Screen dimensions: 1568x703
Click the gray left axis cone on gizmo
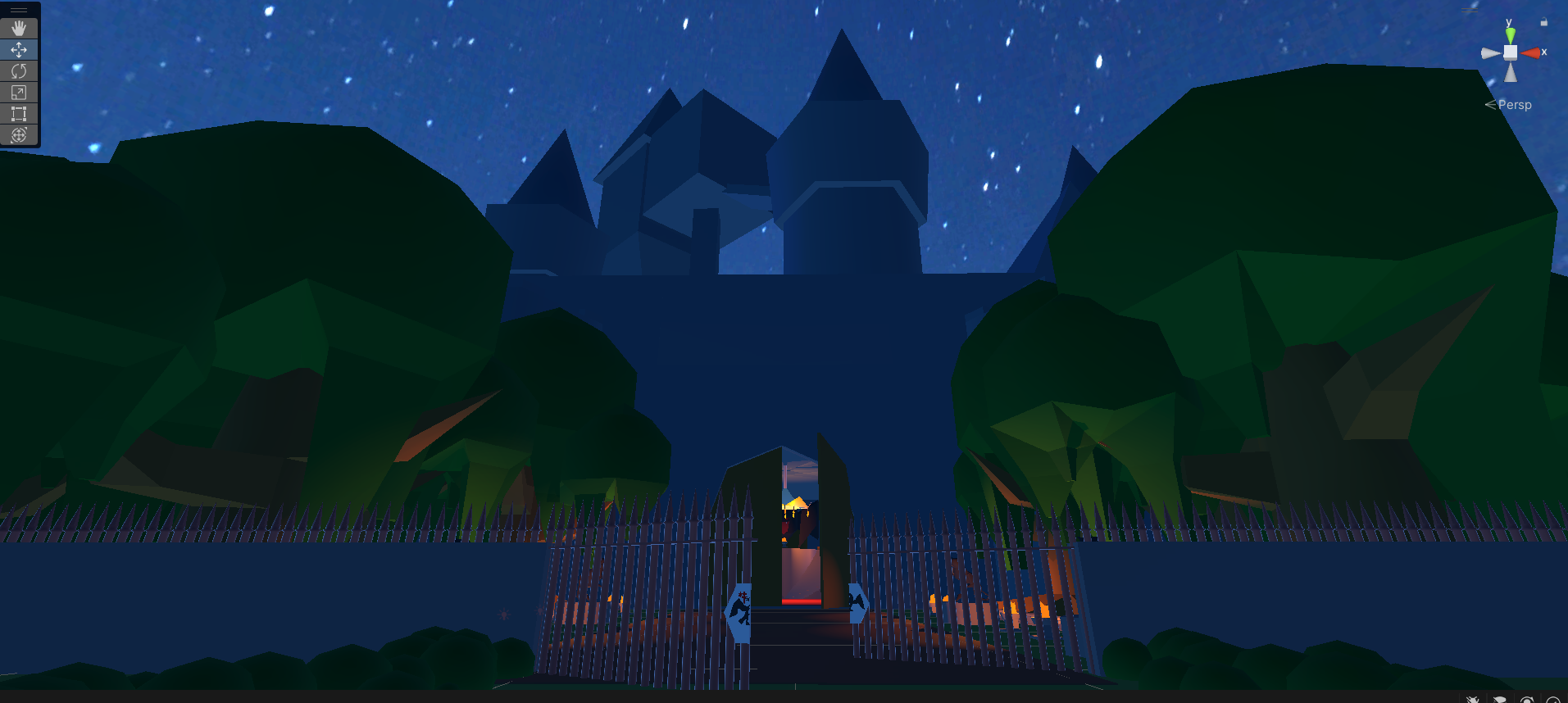[1490, 52]
